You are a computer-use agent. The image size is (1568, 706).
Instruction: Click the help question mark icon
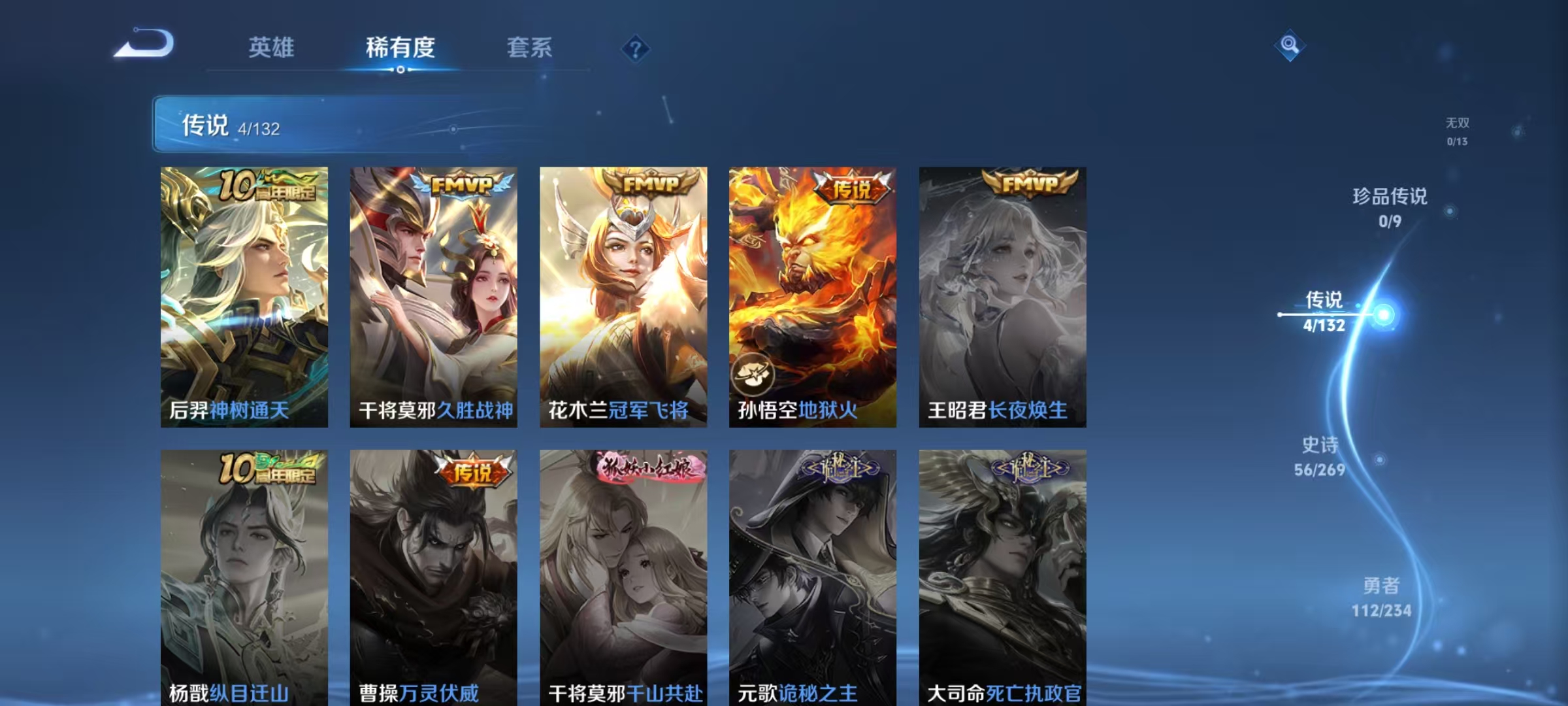point(635,49)
